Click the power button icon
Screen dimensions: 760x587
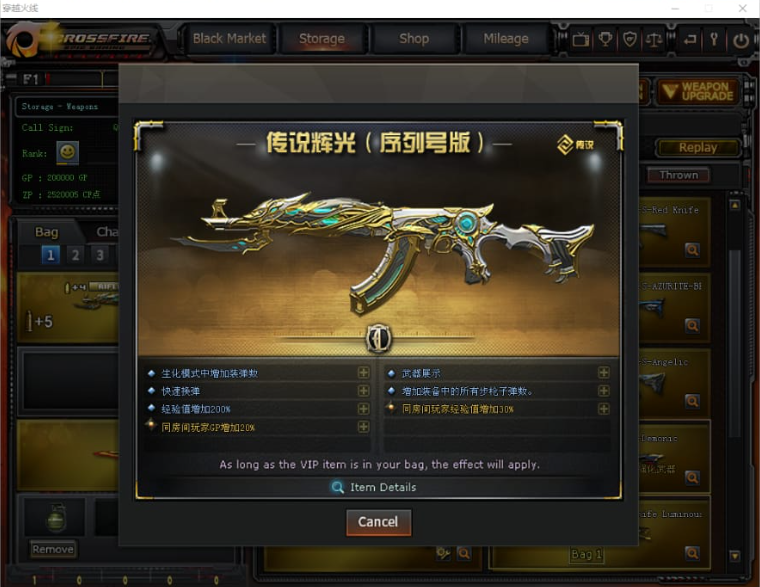coord(740,40)
